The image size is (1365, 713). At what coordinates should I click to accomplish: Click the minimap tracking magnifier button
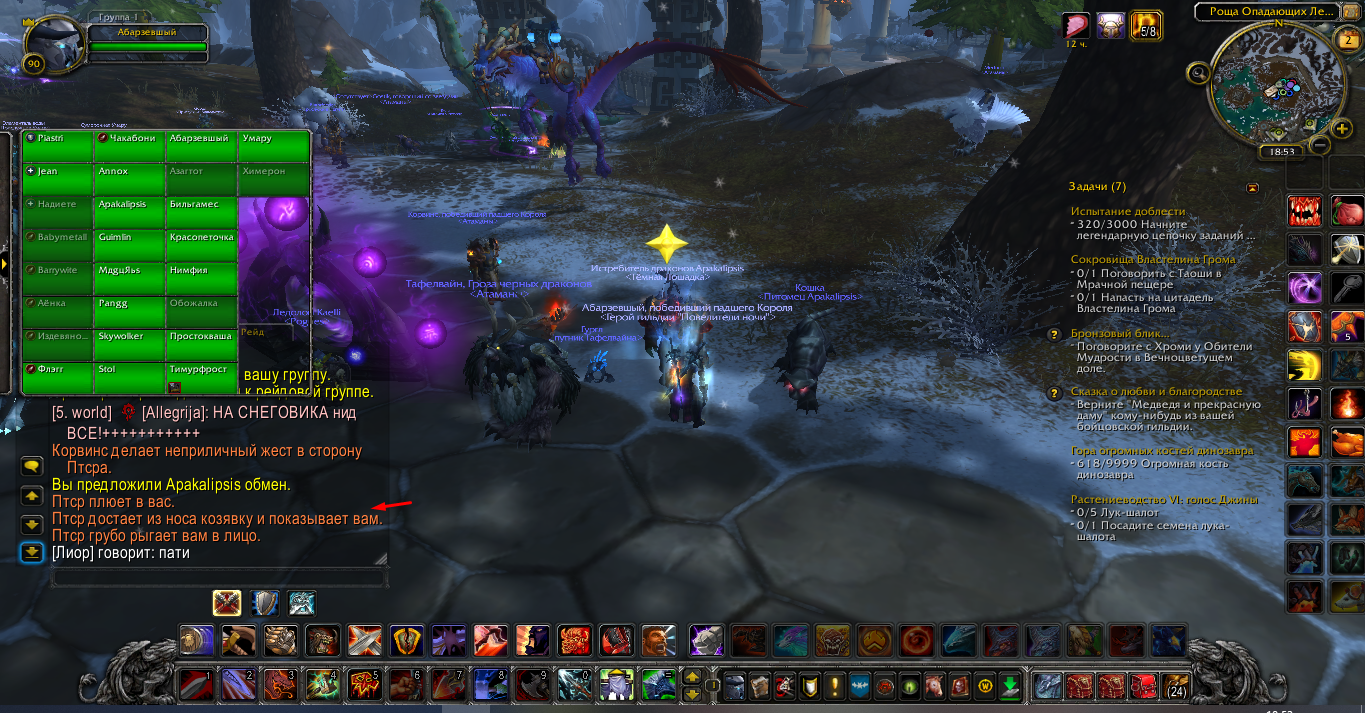click(1198, 72)
